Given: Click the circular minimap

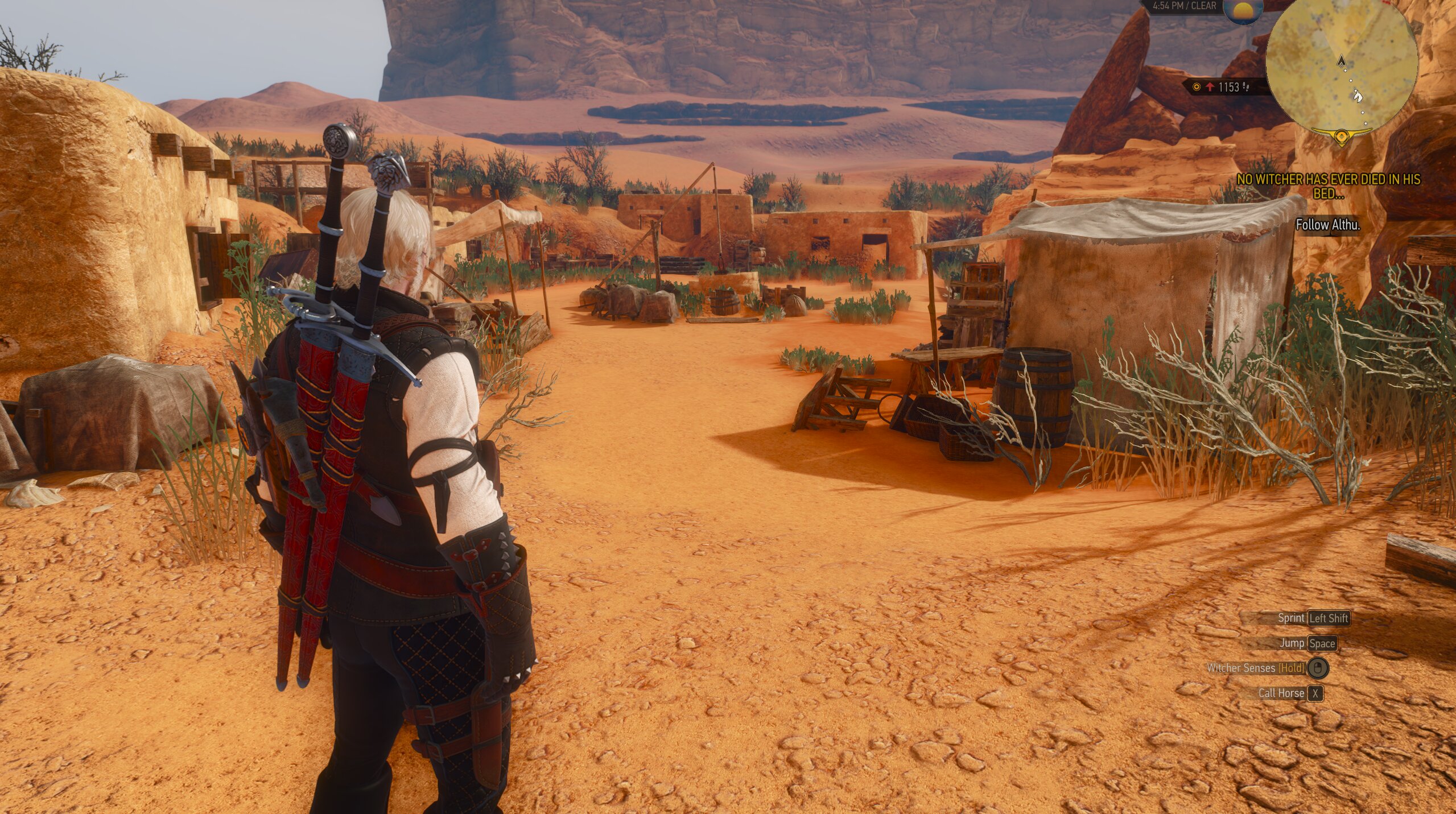Looking at the screenshot, I should 1341,68.
